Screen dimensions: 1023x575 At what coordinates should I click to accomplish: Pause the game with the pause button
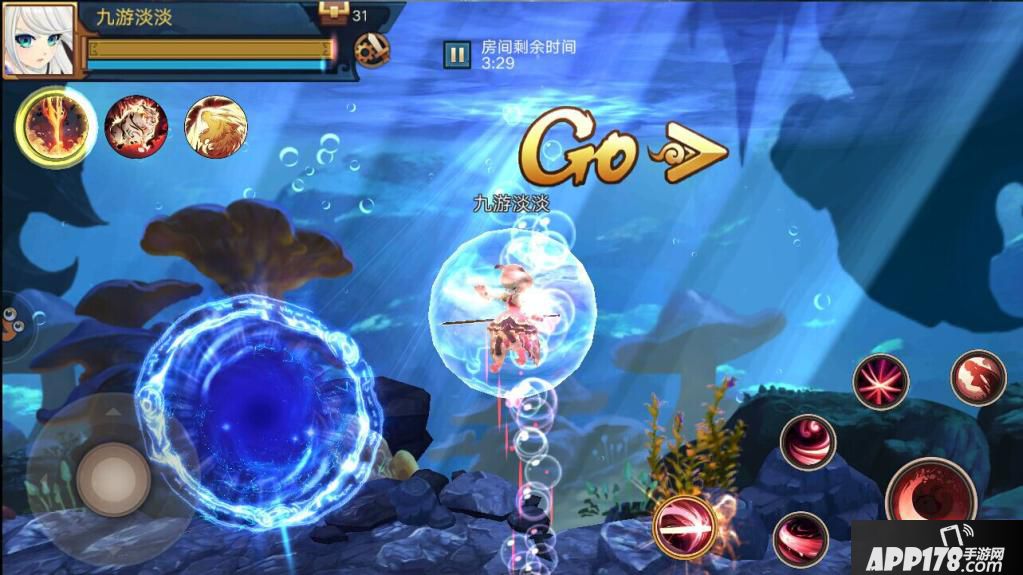click(x=457, y=54)
